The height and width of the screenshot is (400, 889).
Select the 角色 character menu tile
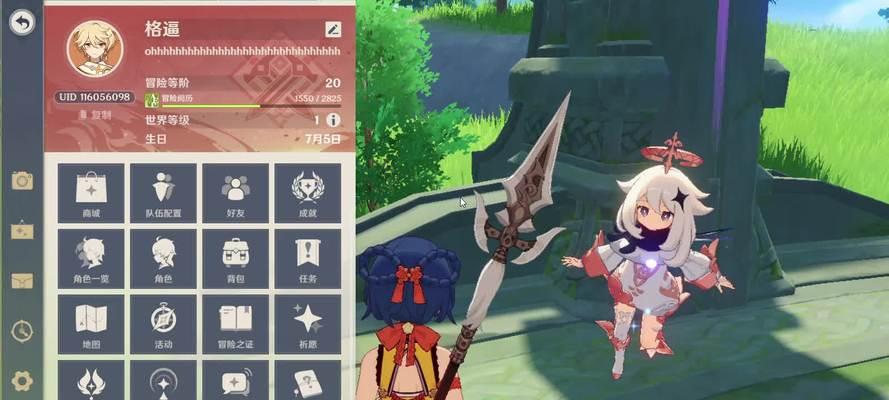[x=163, y=259]
